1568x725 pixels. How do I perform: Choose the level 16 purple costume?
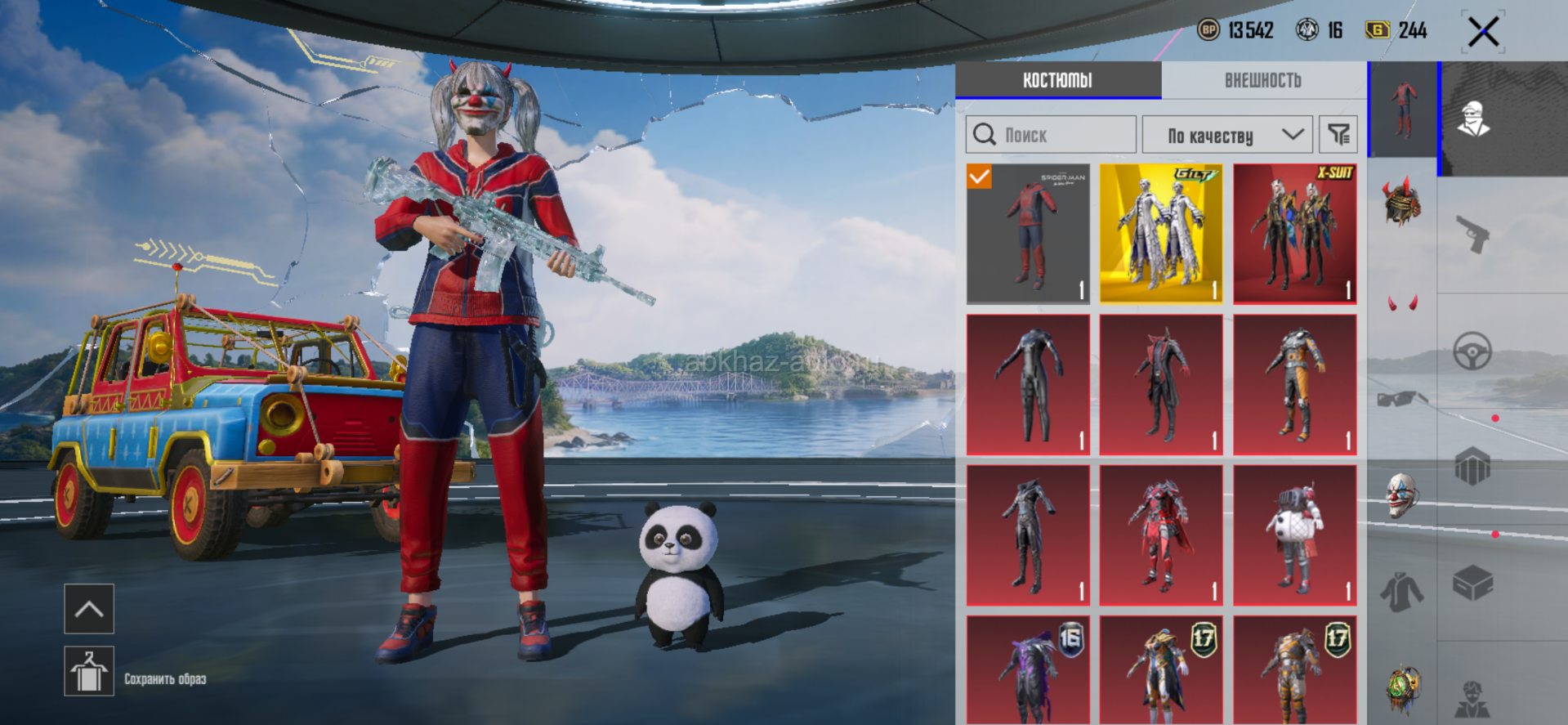pyautogui.click(x=1028, y=670)
